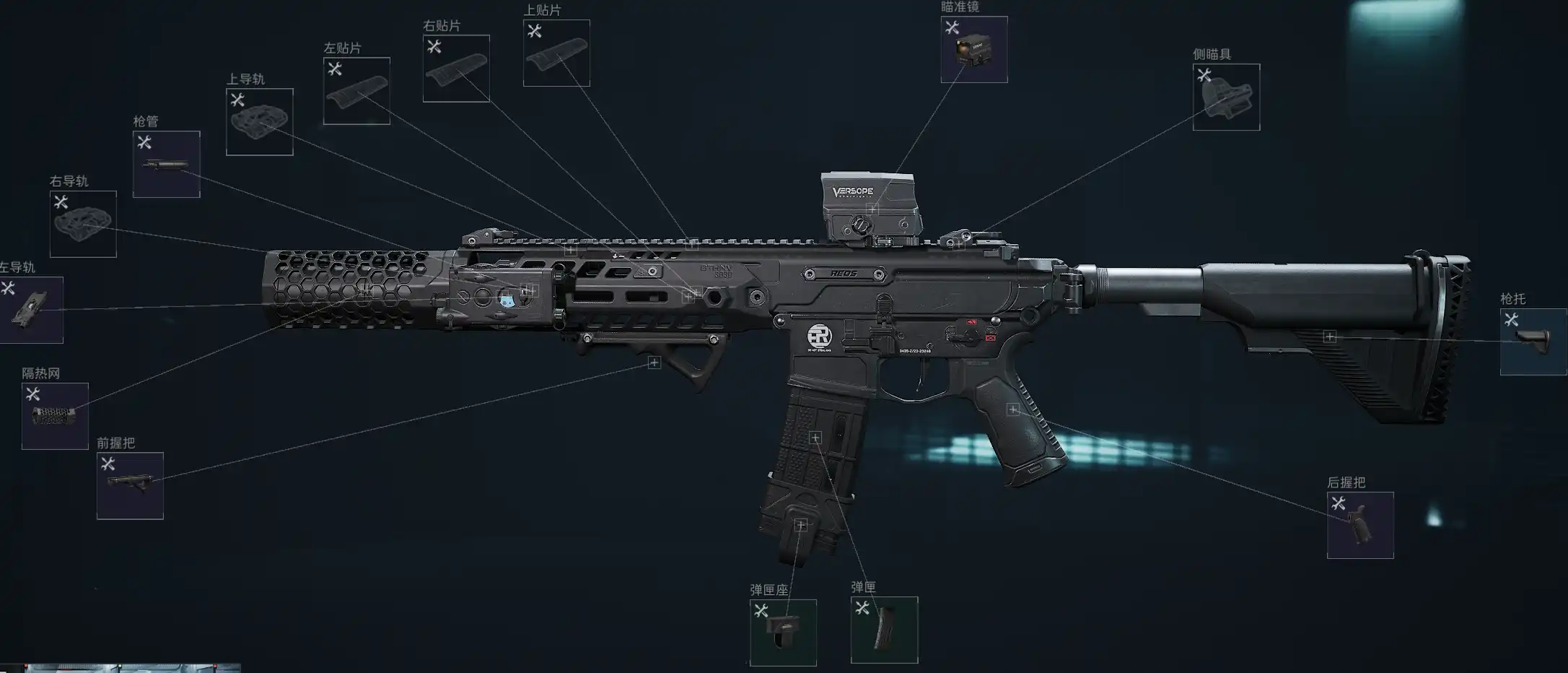Open the 隔热网 heat shield slot
Screen dimensions: 1568x673
[x=55, y=416]
